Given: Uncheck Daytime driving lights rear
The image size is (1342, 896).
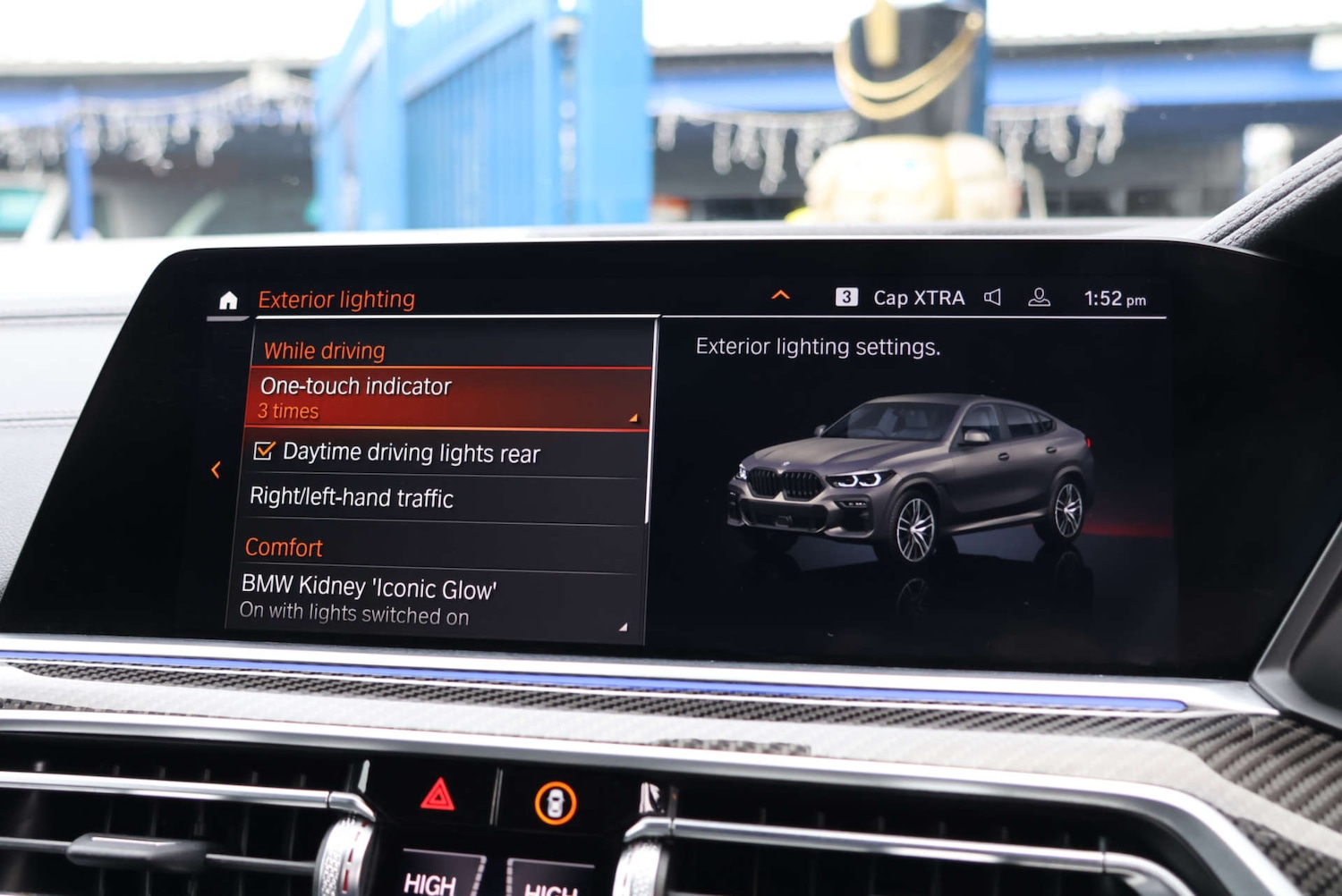Looking at the screenshot, I should coord(264,452).
